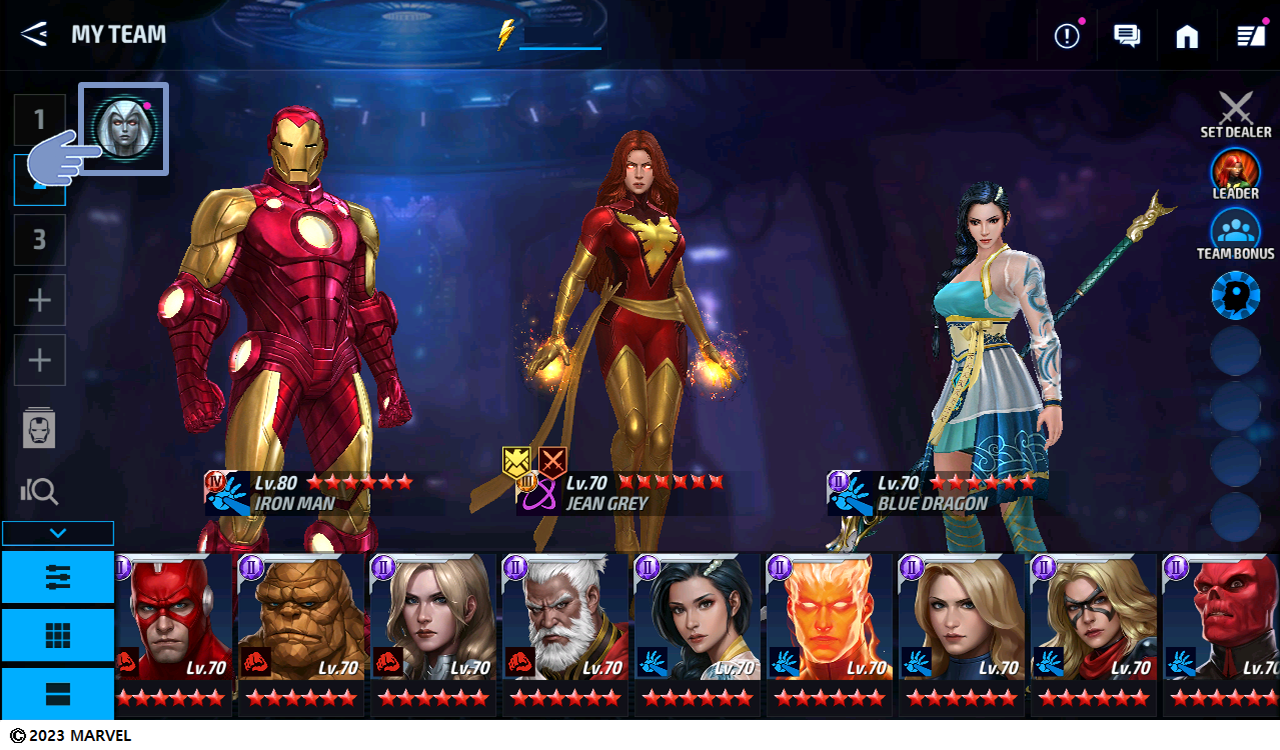The height and width of the screenshot is (750, 1280).
Task: Return to the home lobby
Action: point(1187,36)
